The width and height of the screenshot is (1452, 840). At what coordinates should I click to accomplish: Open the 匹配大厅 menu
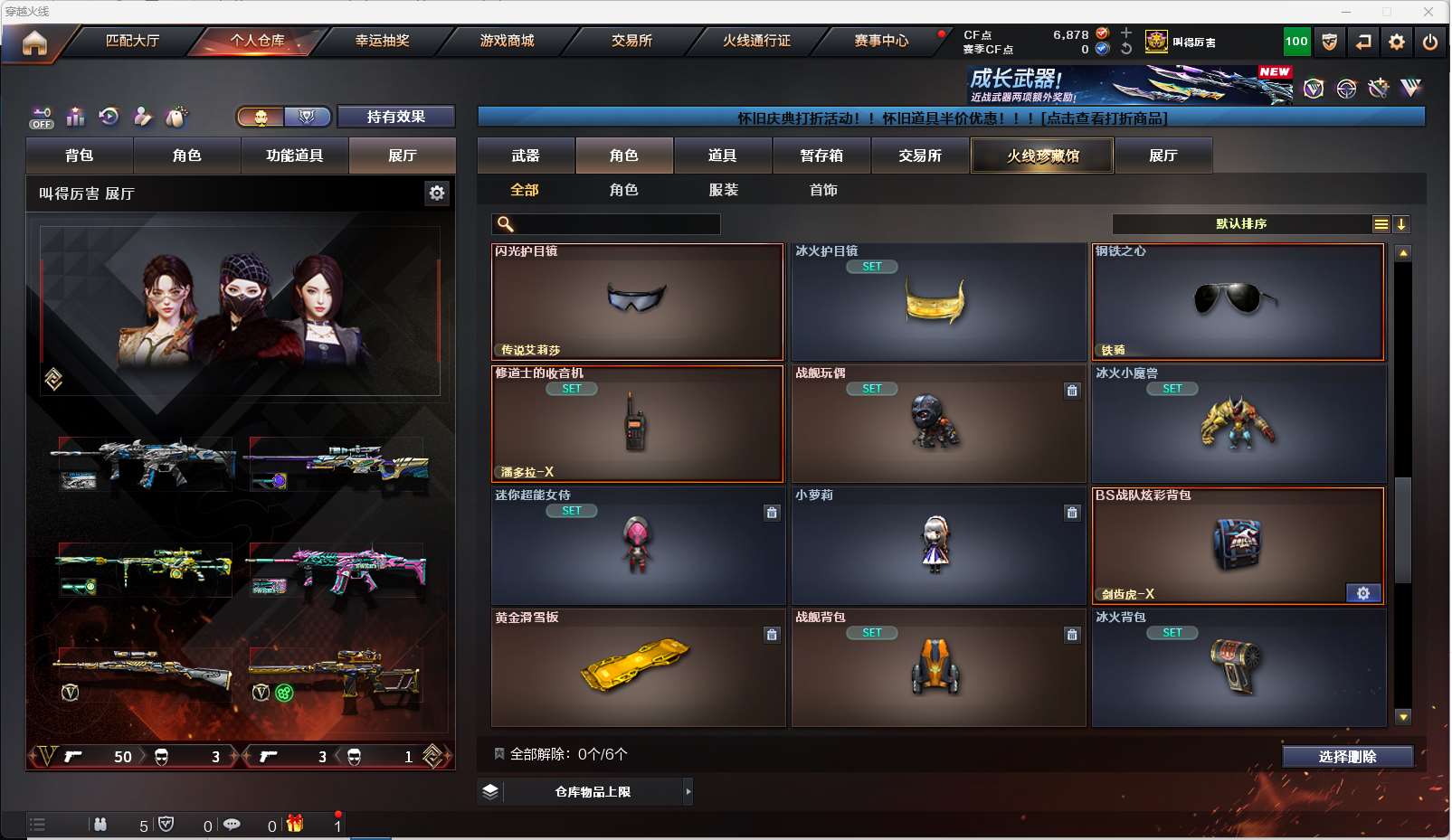click(x=132, y=41)
